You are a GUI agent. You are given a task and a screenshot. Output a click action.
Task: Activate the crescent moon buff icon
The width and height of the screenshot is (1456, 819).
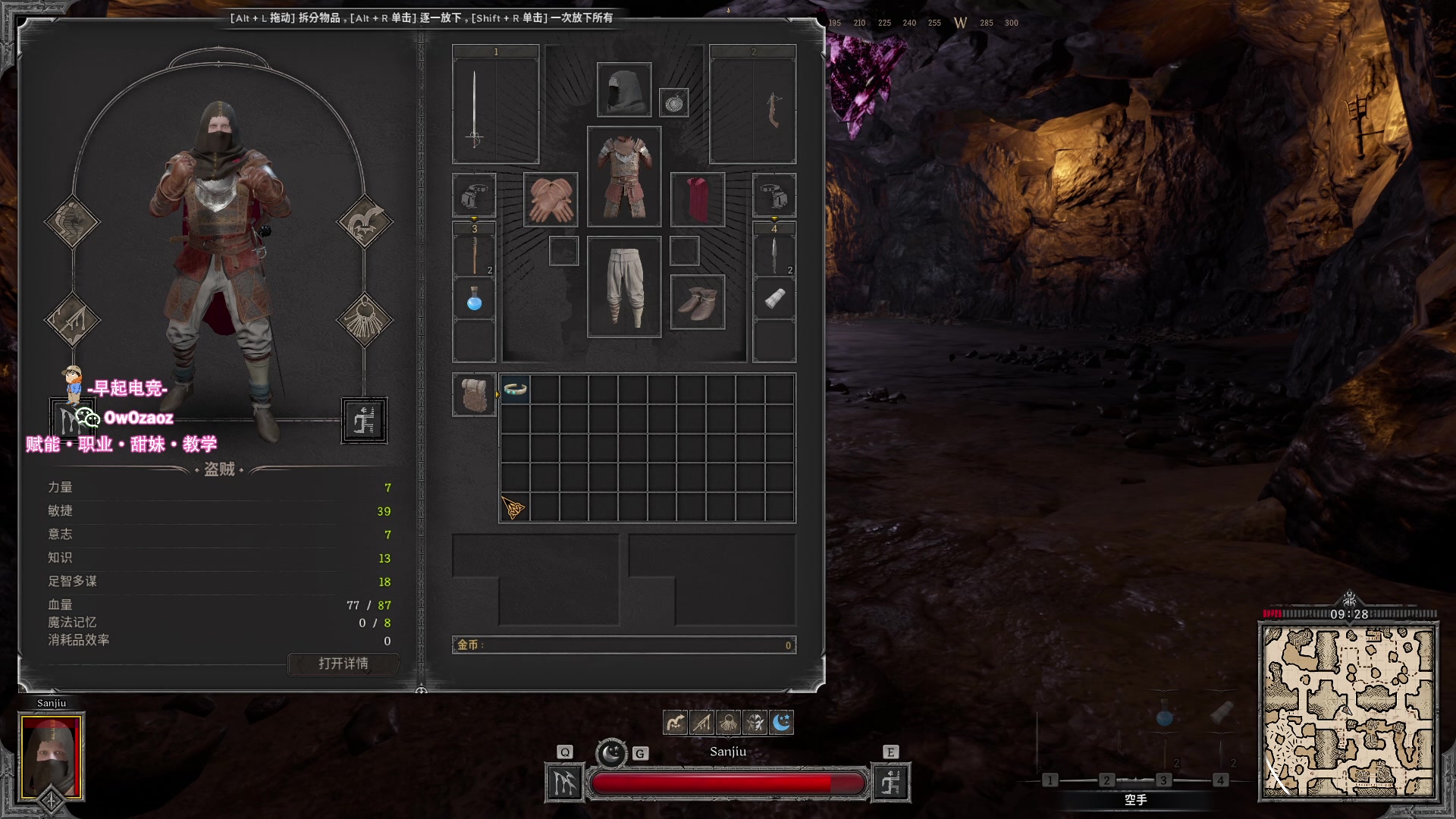(781, 723)
